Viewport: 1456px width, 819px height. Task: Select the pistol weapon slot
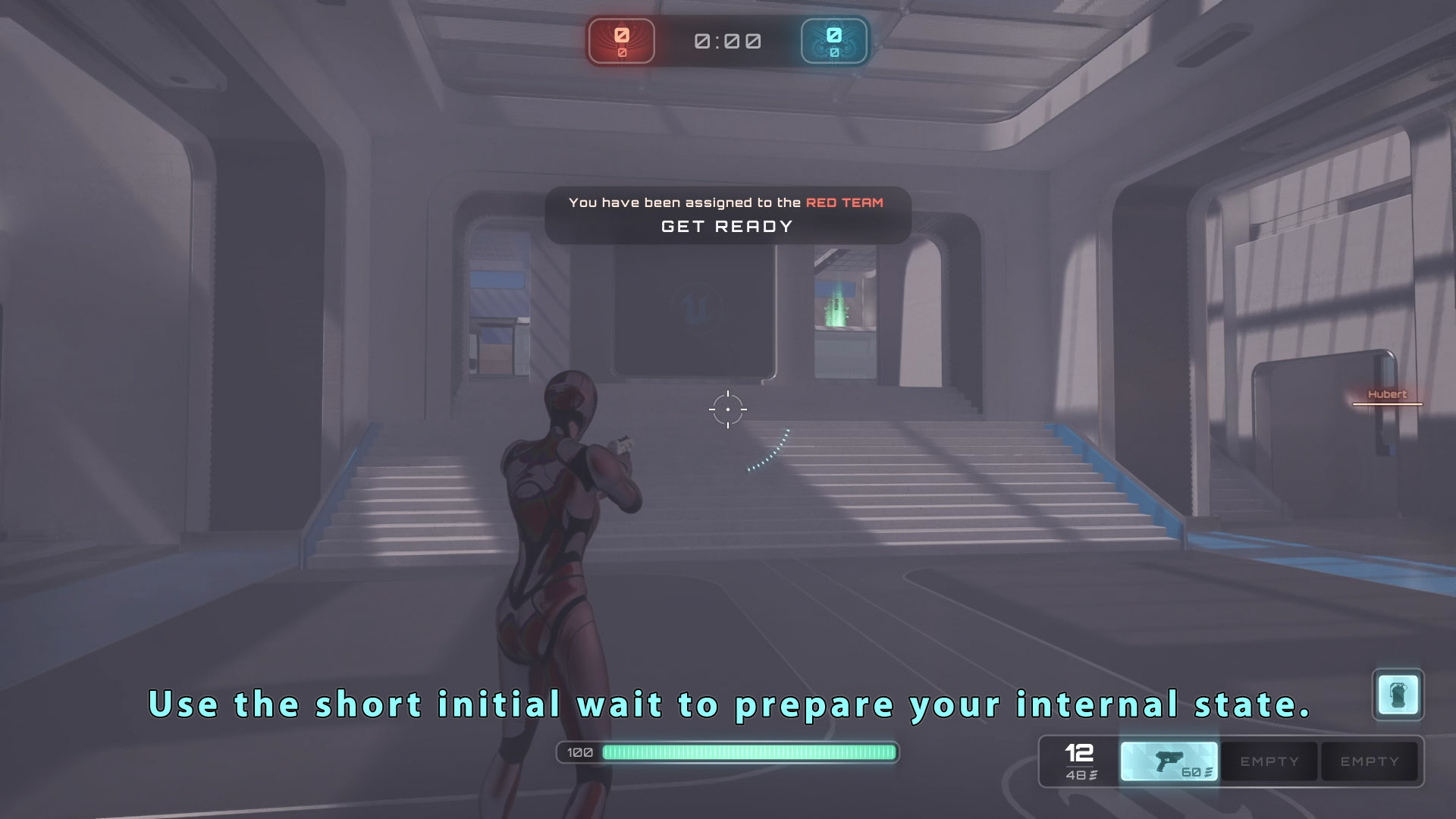(1169, 761)
